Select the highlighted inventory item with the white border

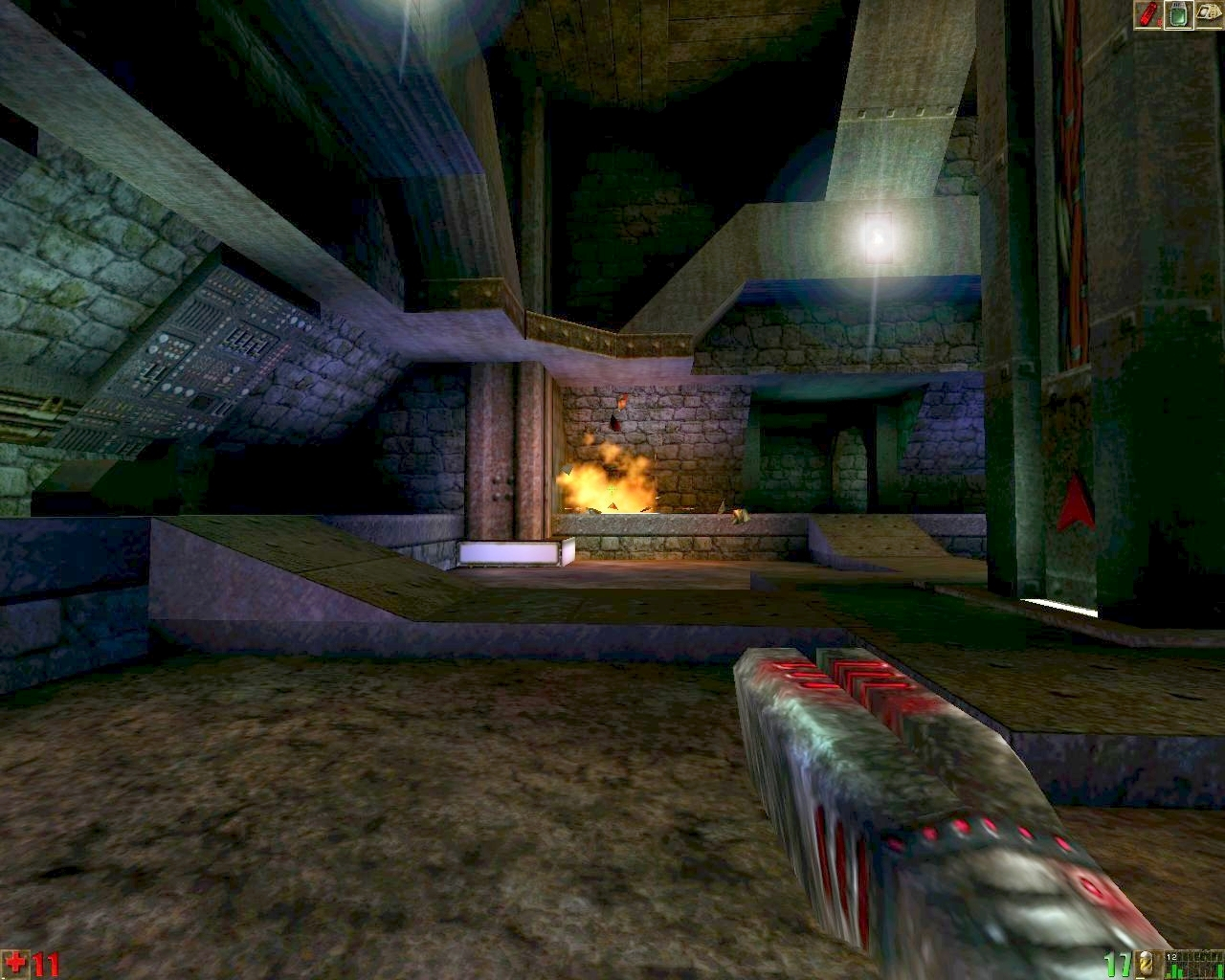click(x=1177, y=14)
